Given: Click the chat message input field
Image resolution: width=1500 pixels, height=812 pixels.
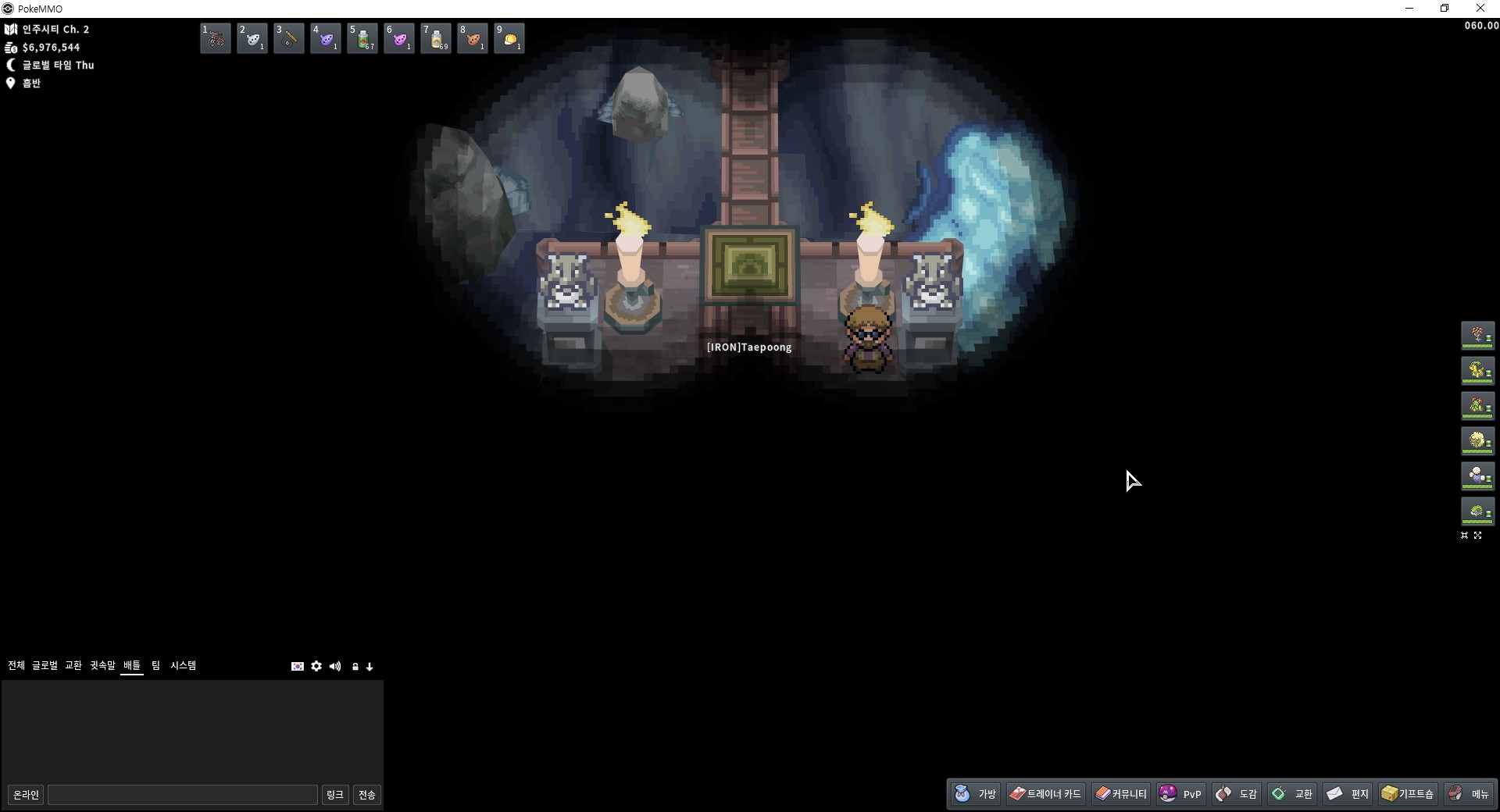Looking at the screenshot, I should [183, 795].
